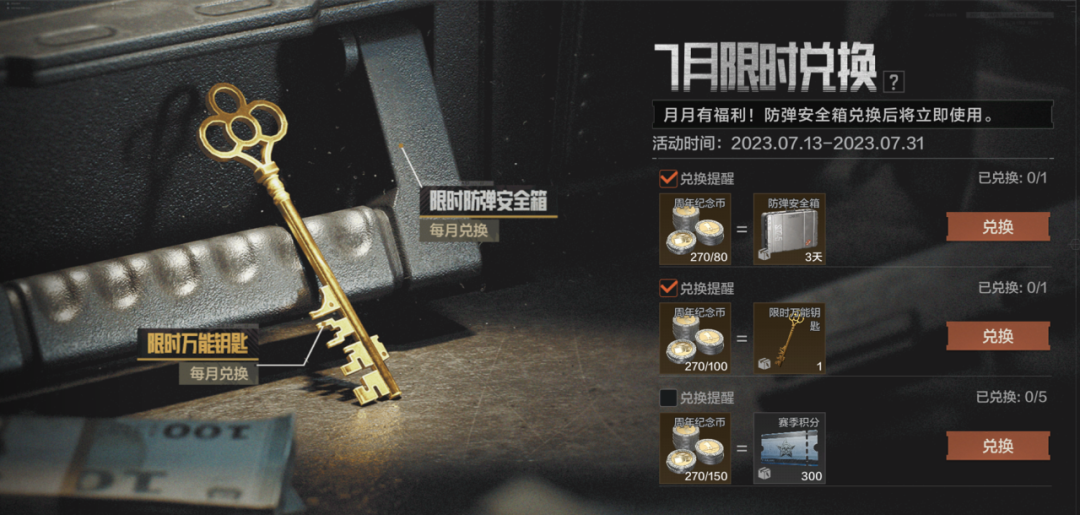Image resolution: width=1080 pixels, height=515 pixels.
Task: Redeem 赛季积分 300 with the 兑换 button
Action: pos(997,446)
